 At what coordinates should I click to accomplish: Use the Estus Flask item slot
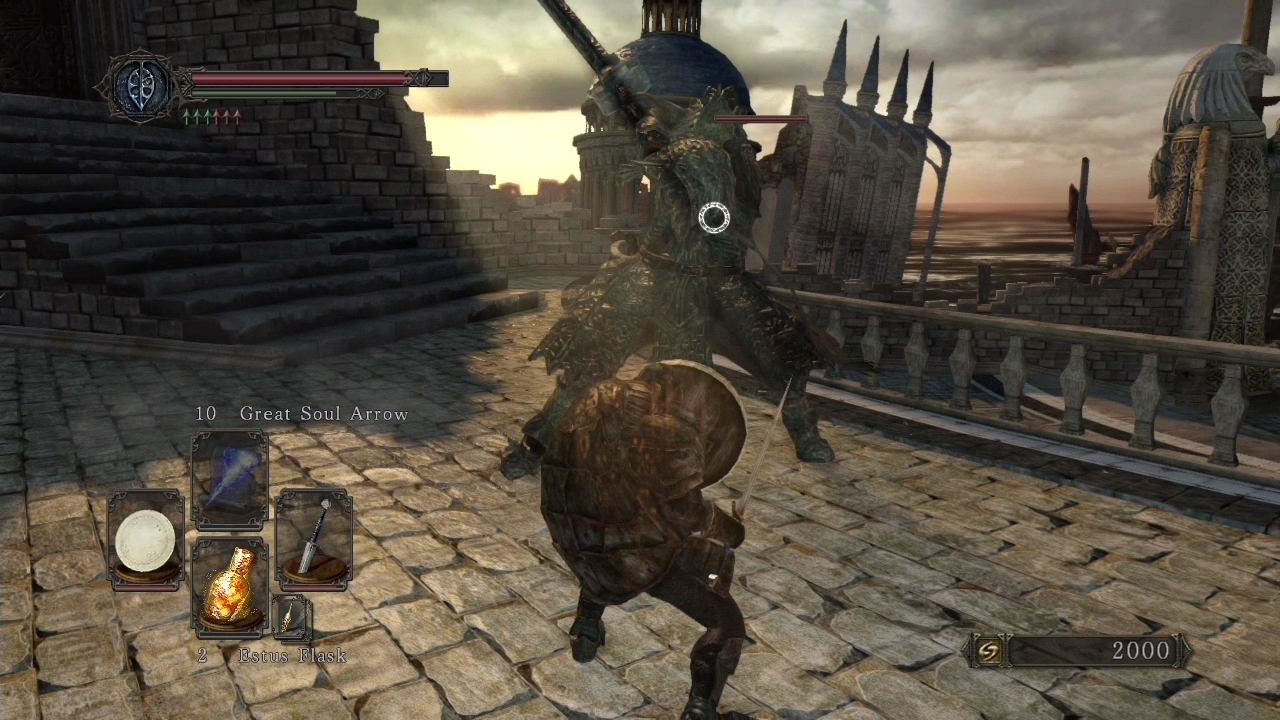point(229,588)
